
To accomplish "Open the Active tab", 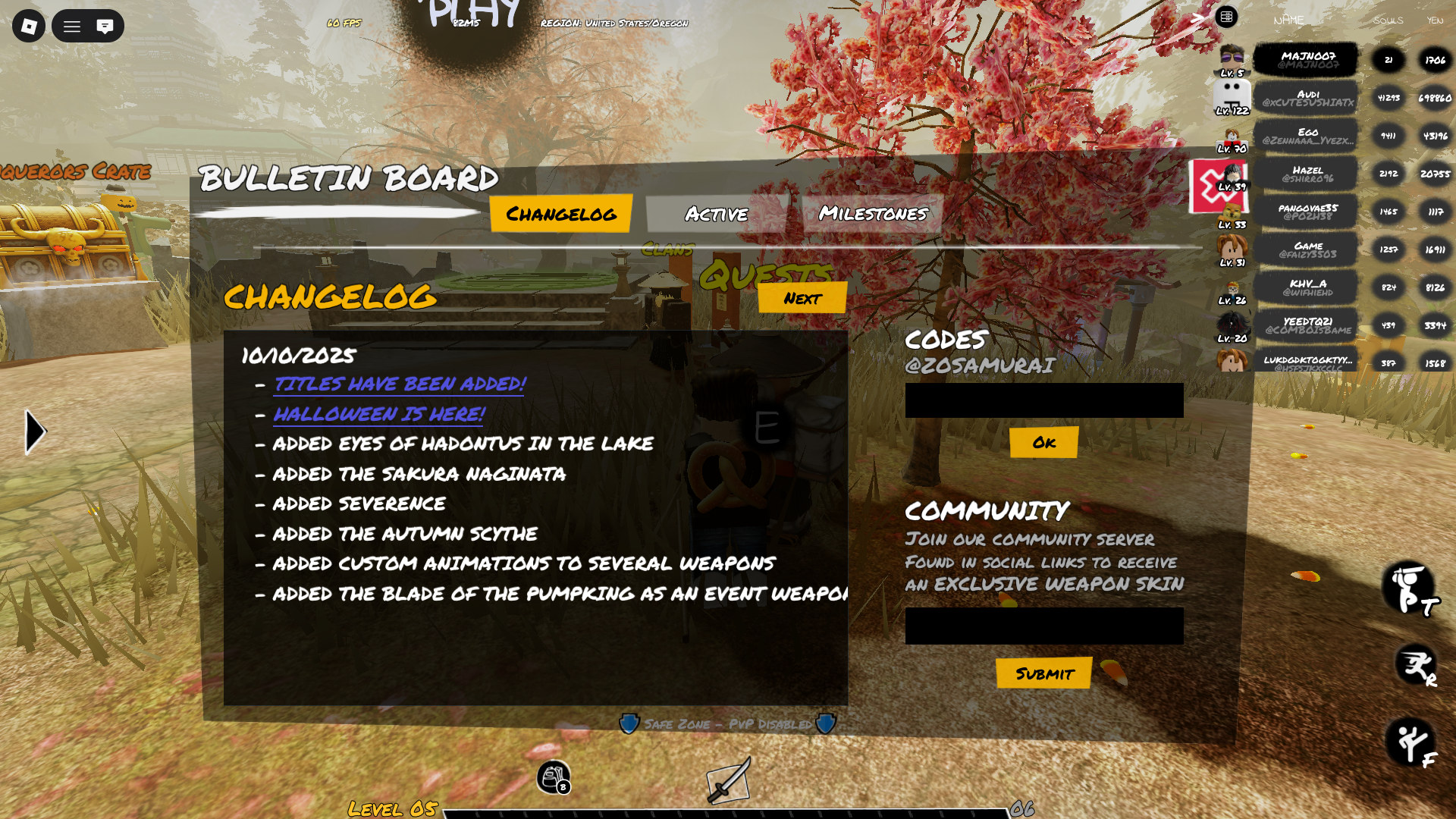I will click(716, 214).
